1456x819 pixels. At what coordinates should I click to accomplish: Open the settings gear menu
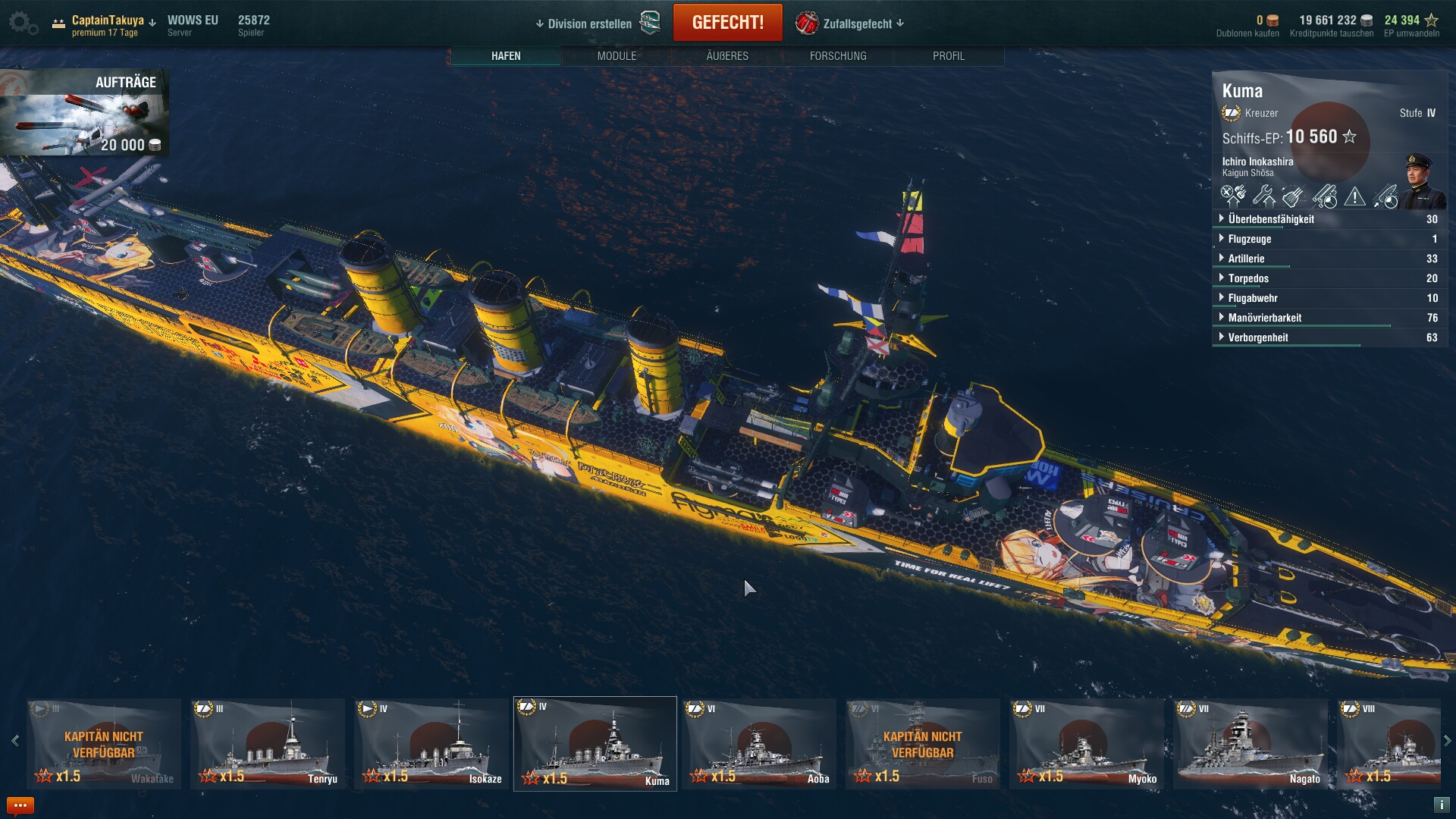[21, 23]
